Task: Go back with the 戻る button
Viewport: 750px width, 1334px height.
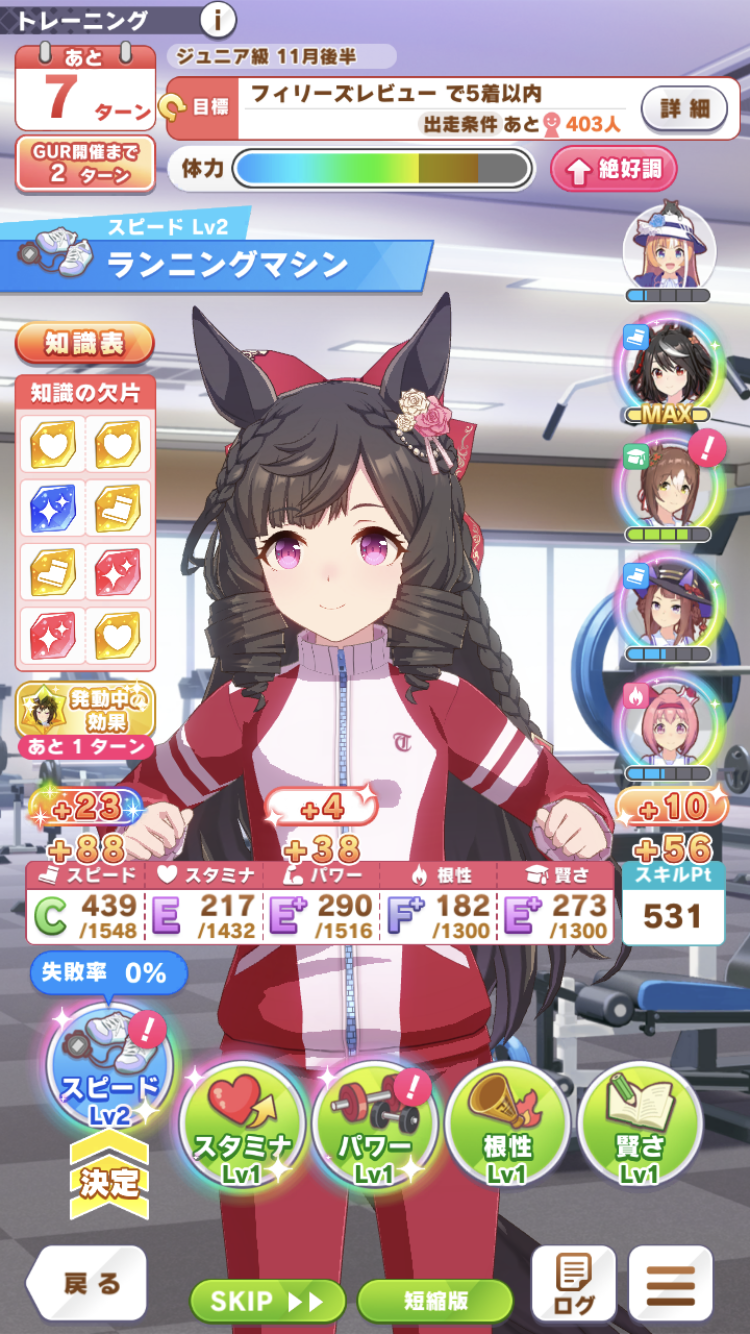Action: 88,1283
